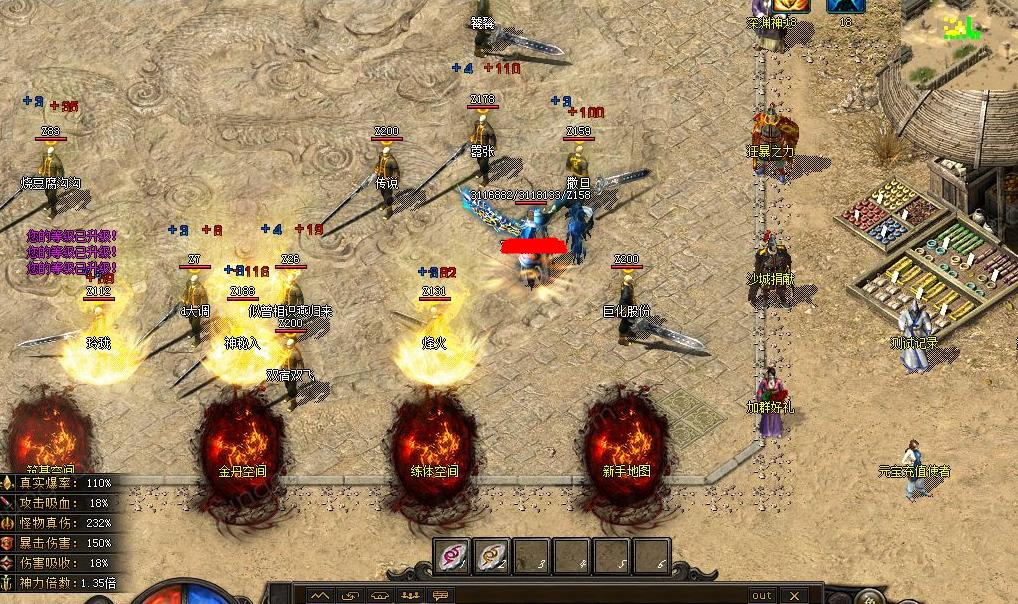Close using the X button on the bottom bar

pyautogui.click(x=797, y=595)
